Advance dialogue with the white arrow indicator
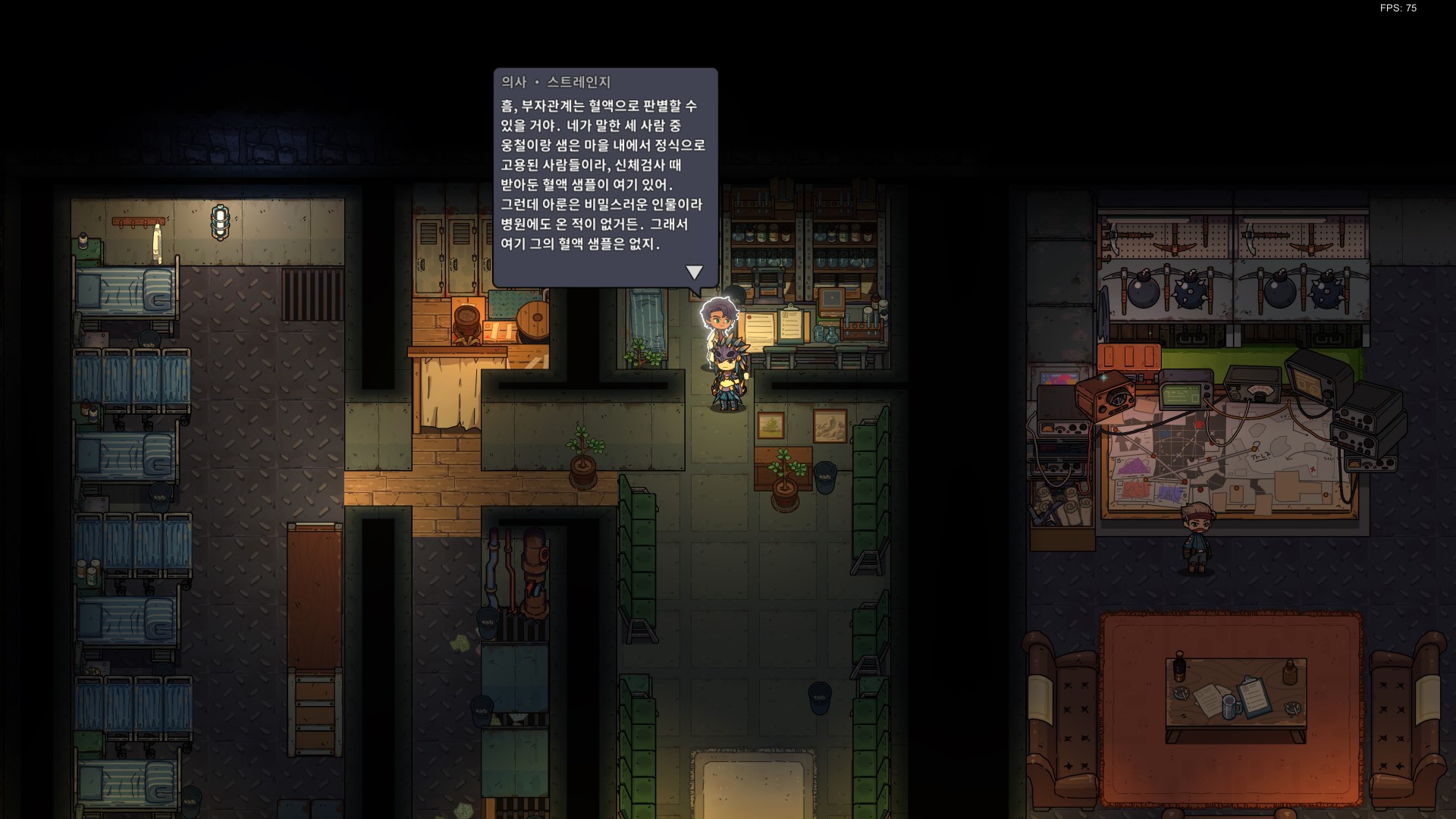The image size is (1456, 819). coord(694,271)
